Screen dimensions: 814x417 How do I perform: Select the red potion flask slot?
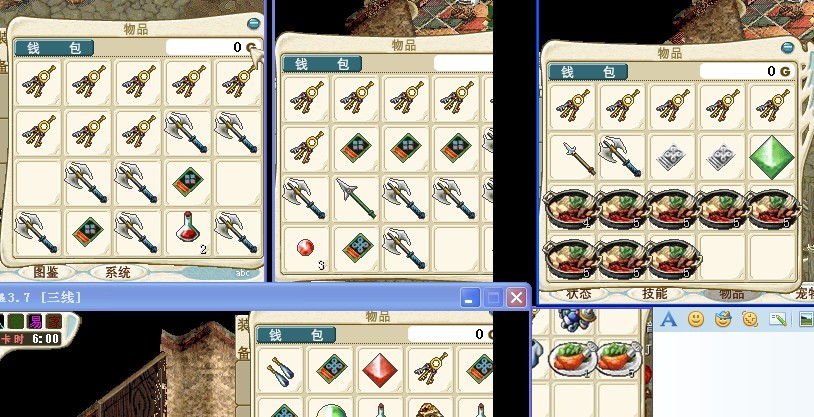(x=188, y=234)
